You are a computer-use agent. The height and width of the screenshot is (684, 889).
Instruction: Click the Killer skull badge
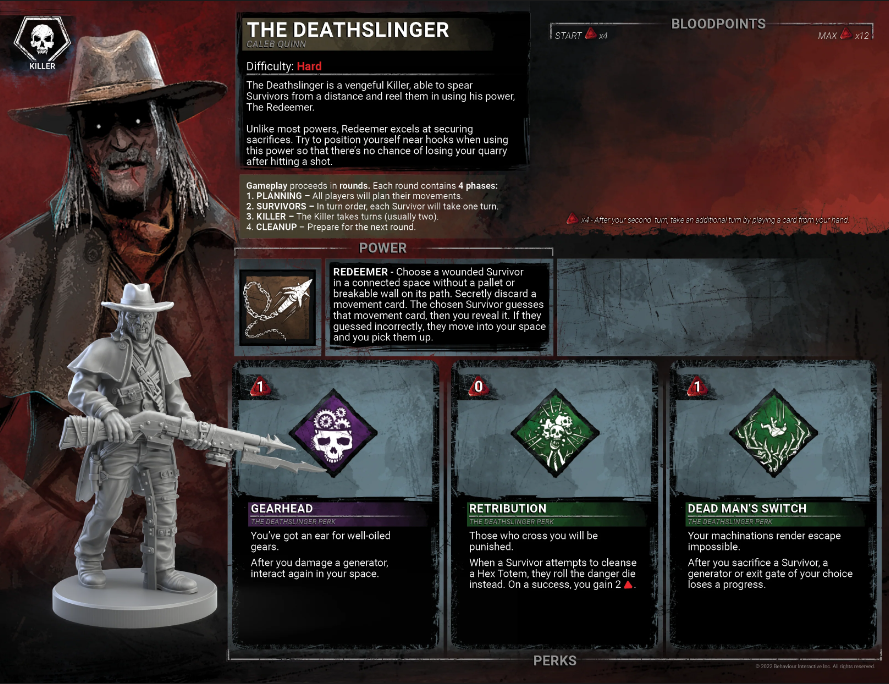pos(38,43)
